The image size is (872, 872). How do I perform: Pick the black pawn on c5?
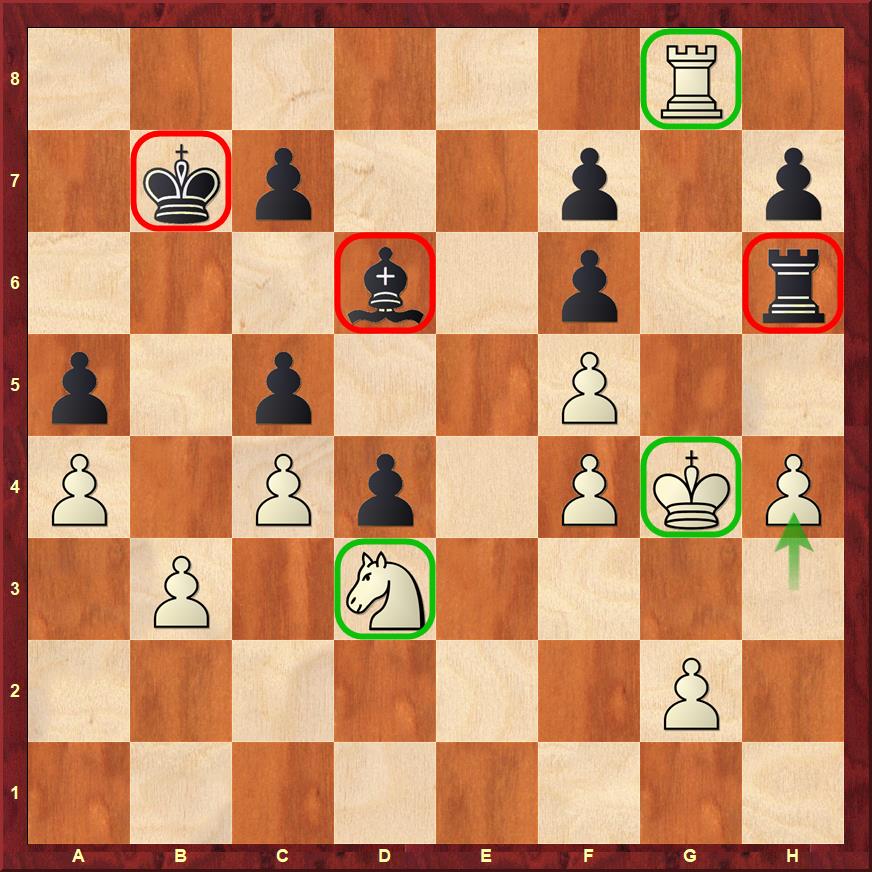(283, 385)
